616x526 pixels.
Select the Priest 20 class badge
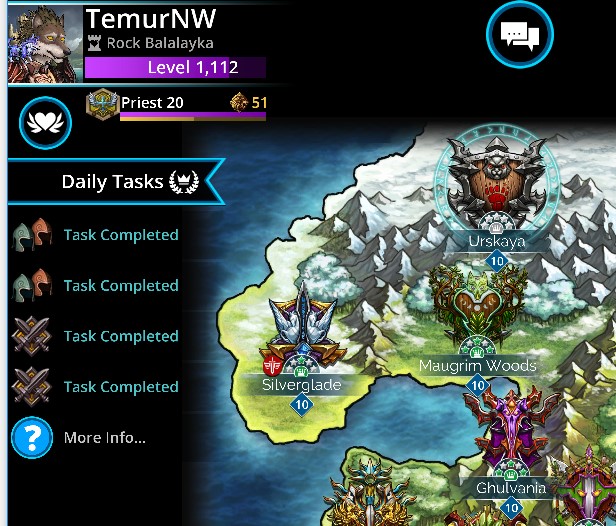point(102,103)
